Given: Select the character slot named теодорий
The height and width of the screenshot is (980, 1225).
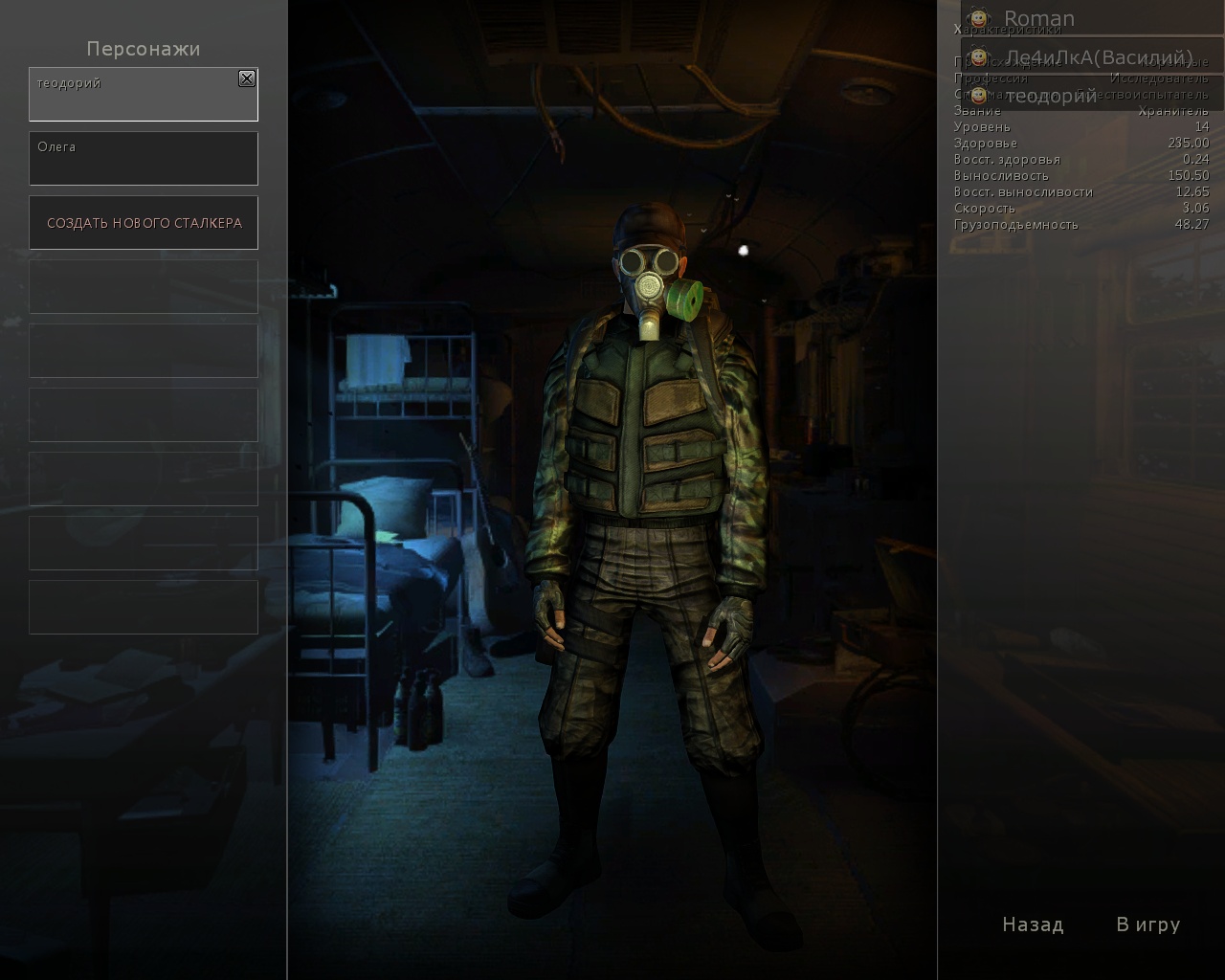Looking at the screenshot, I should click(x=134, y=96).
